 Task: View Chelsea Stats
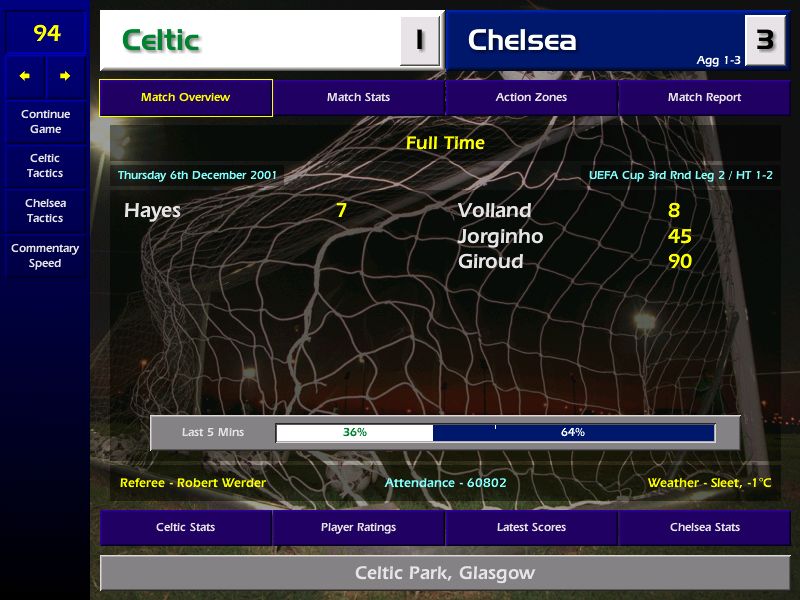tap(704, 527)
